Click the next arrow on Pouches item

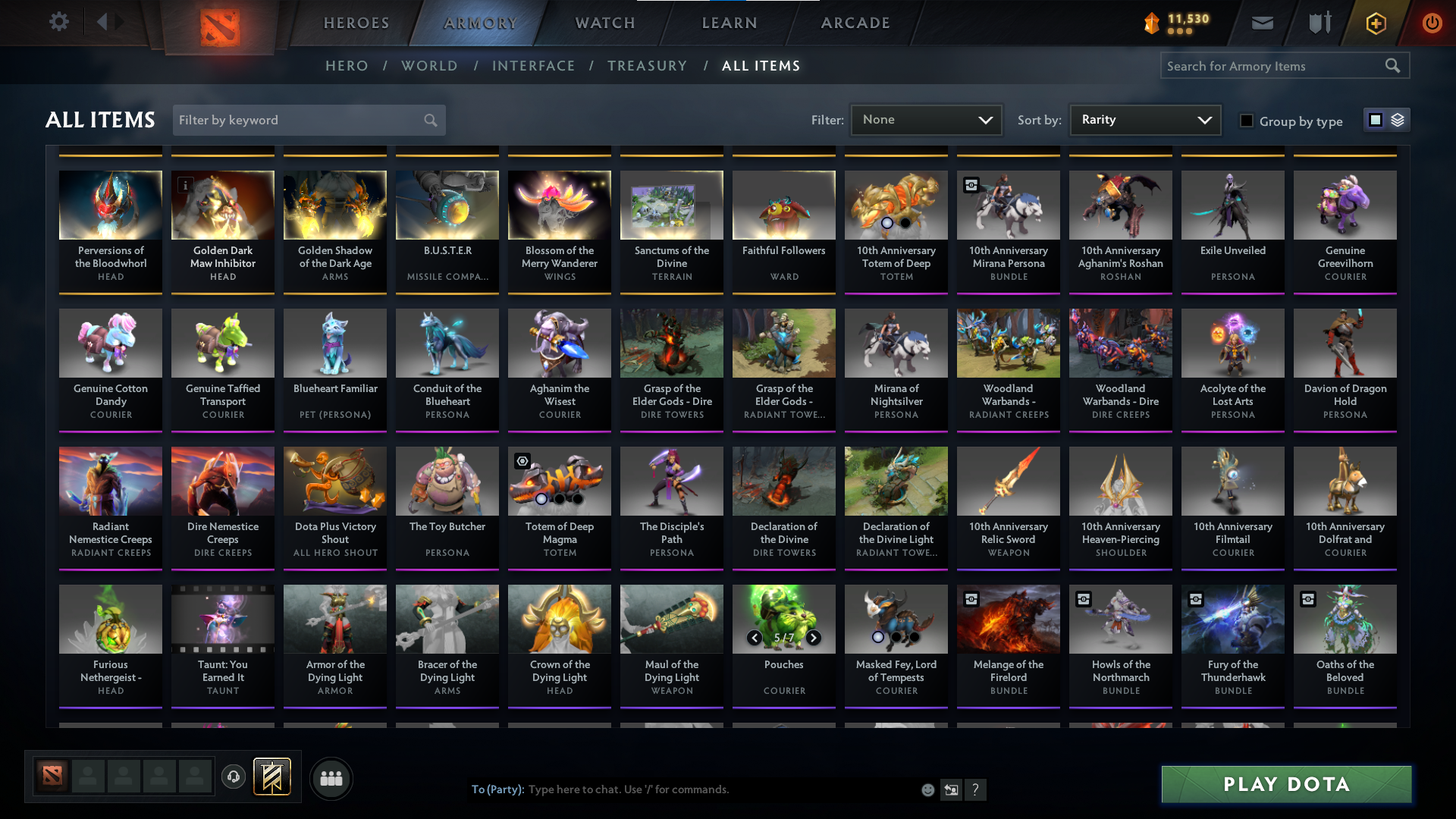tap(814, 639)
